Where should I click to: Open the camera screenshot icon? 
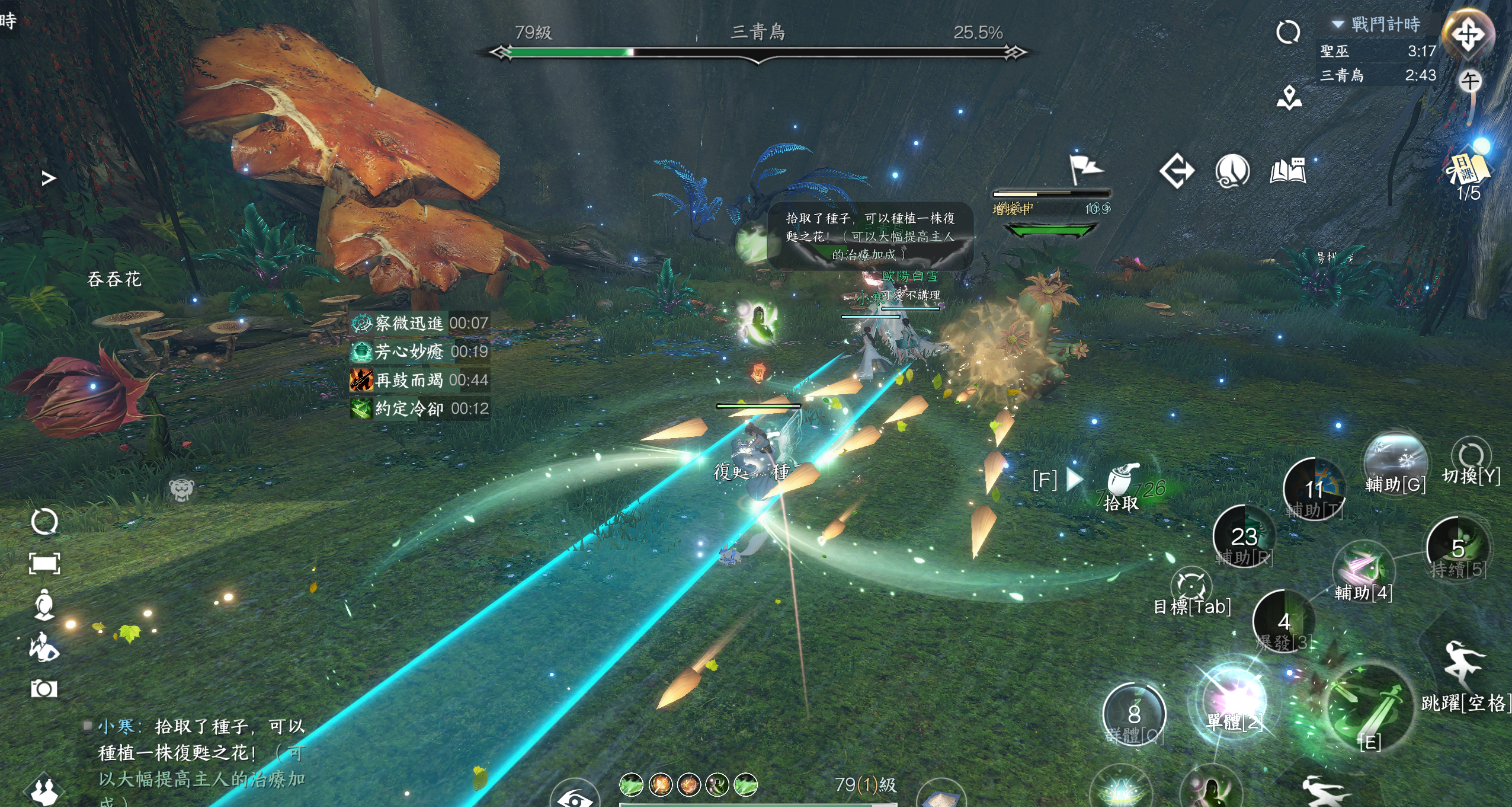click(x=44, y=688)
